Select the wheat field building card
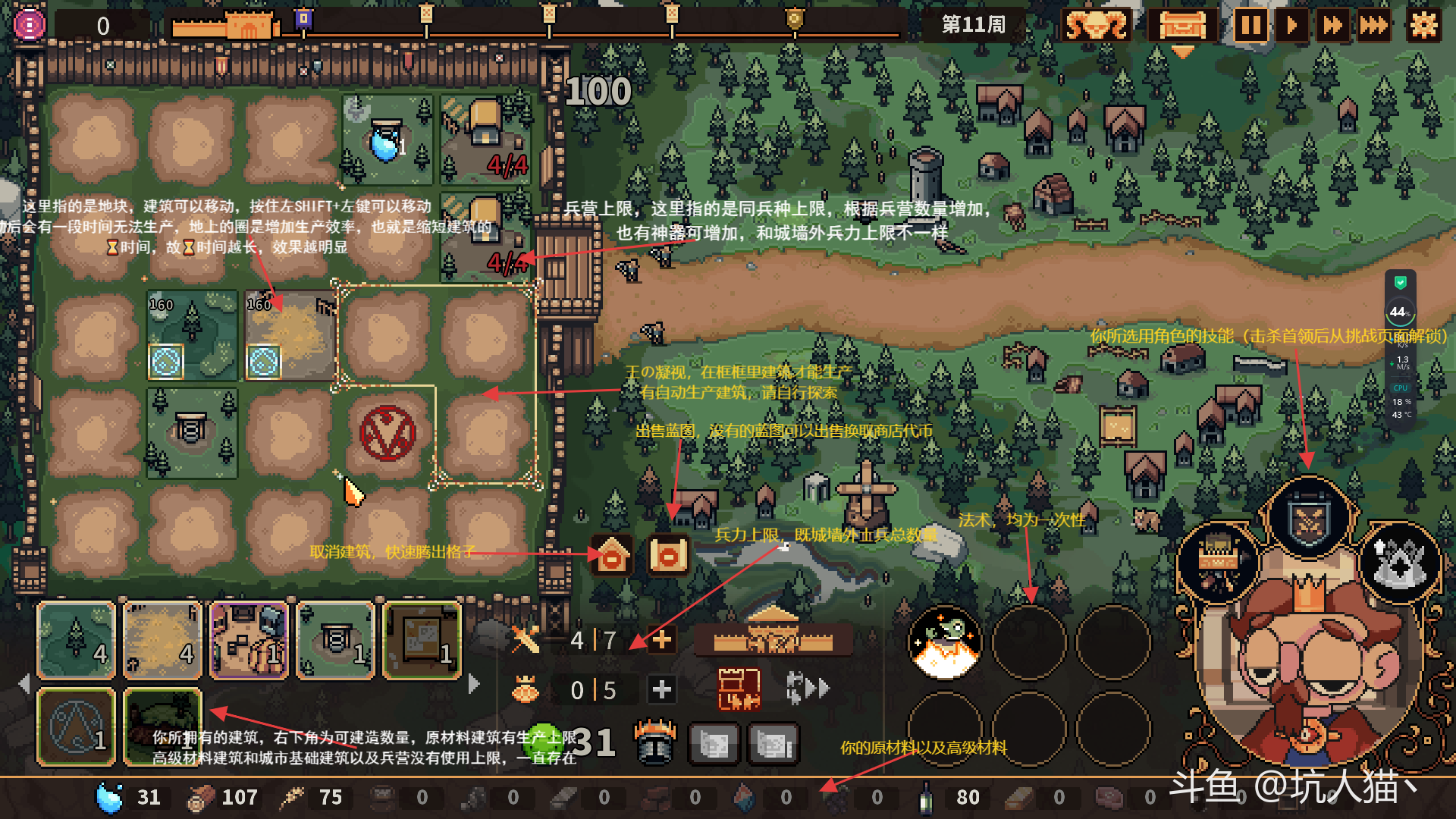The image size is (1456, 819). 162,640
